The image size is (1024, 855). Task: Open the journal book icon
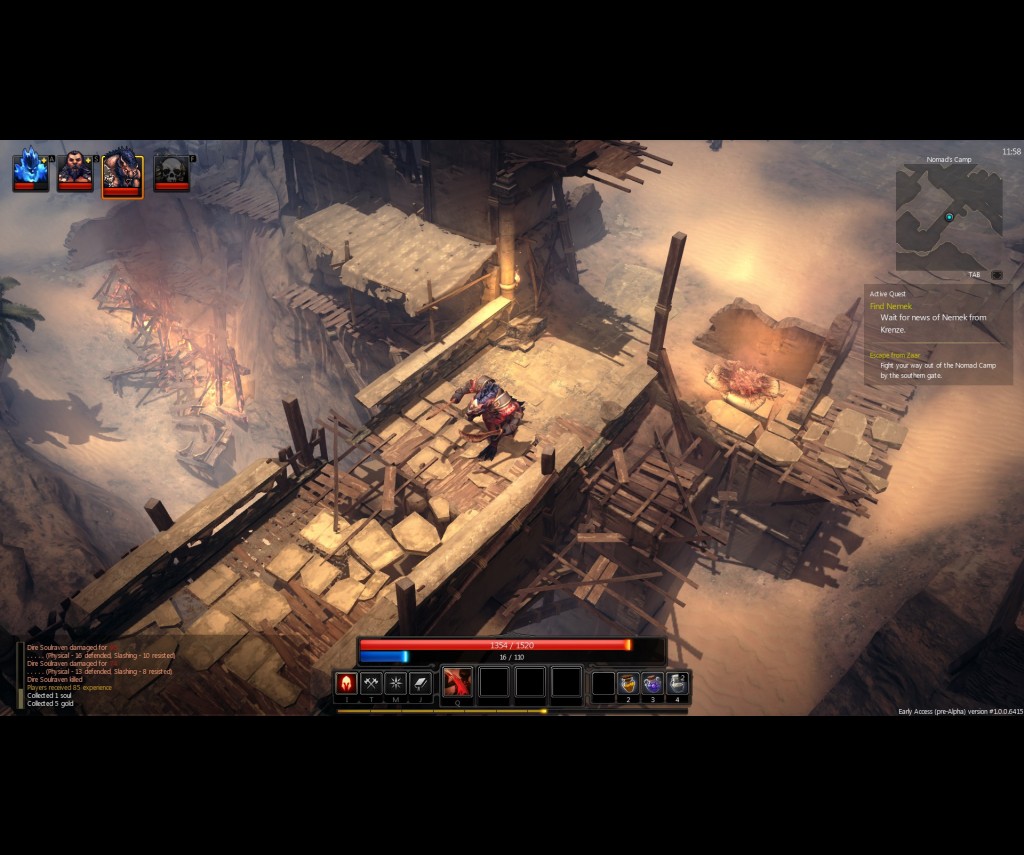point(421,683)
